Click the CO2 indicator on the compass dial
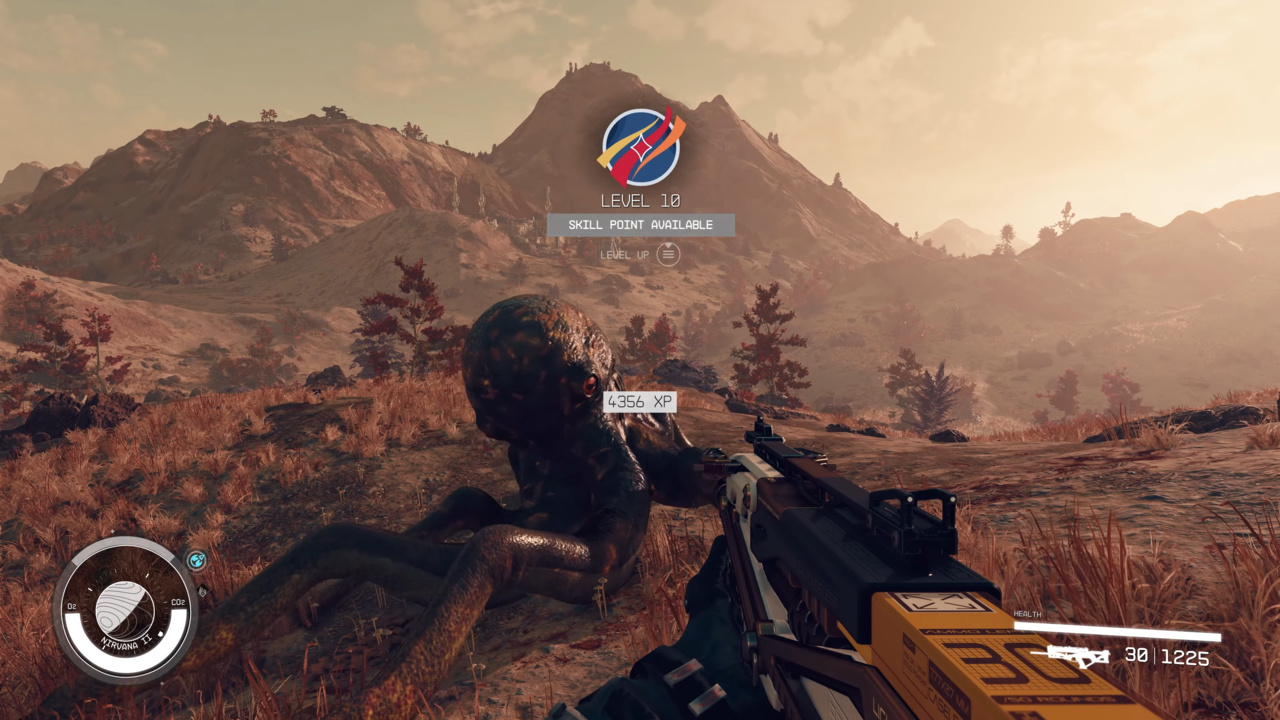This screenshot has height=720, width=1280. point(177,604)
